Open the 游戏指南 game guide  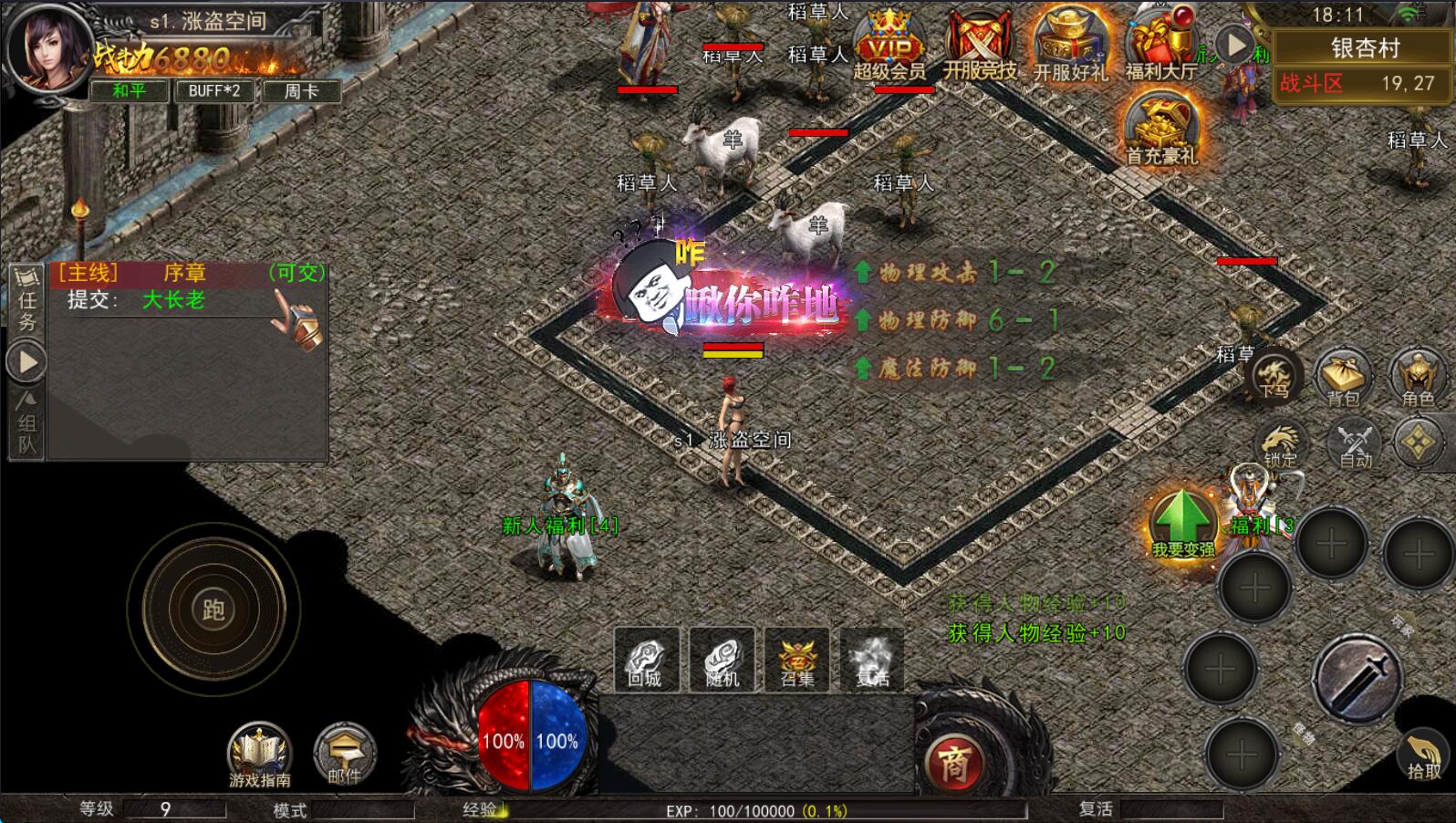260,755
